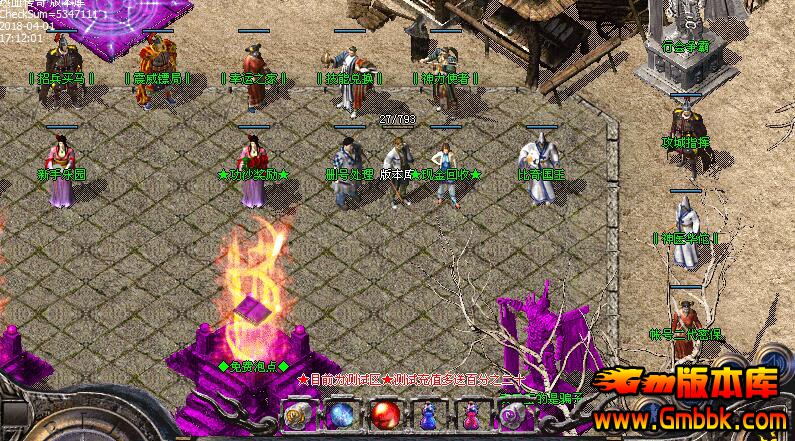Activate the red orb hotbar slot
Viewport: 795px width, 441px height.
point(383,413)
